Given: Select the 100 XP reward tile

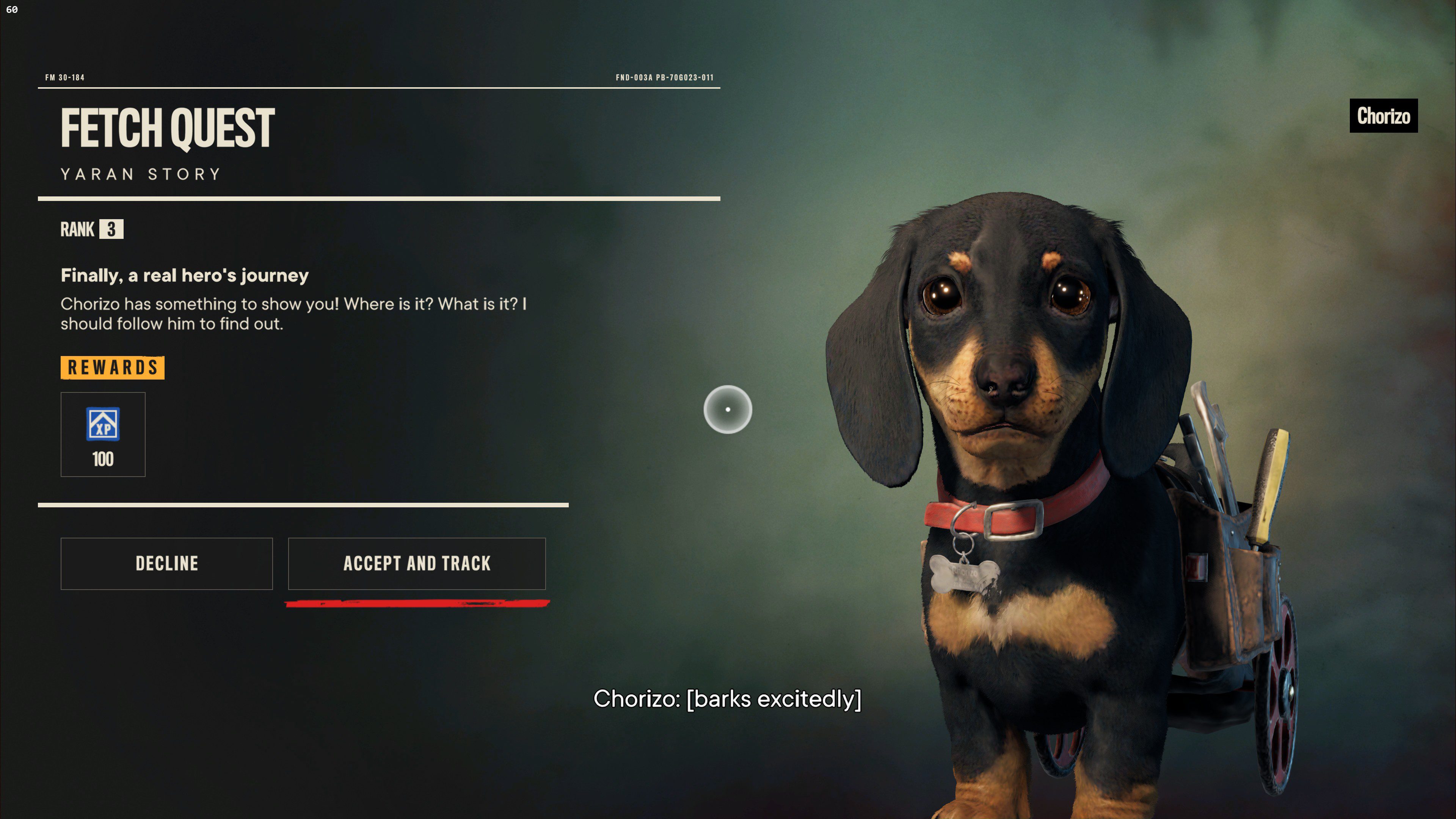Looking at the screenshot, I should tap(103, 434).
